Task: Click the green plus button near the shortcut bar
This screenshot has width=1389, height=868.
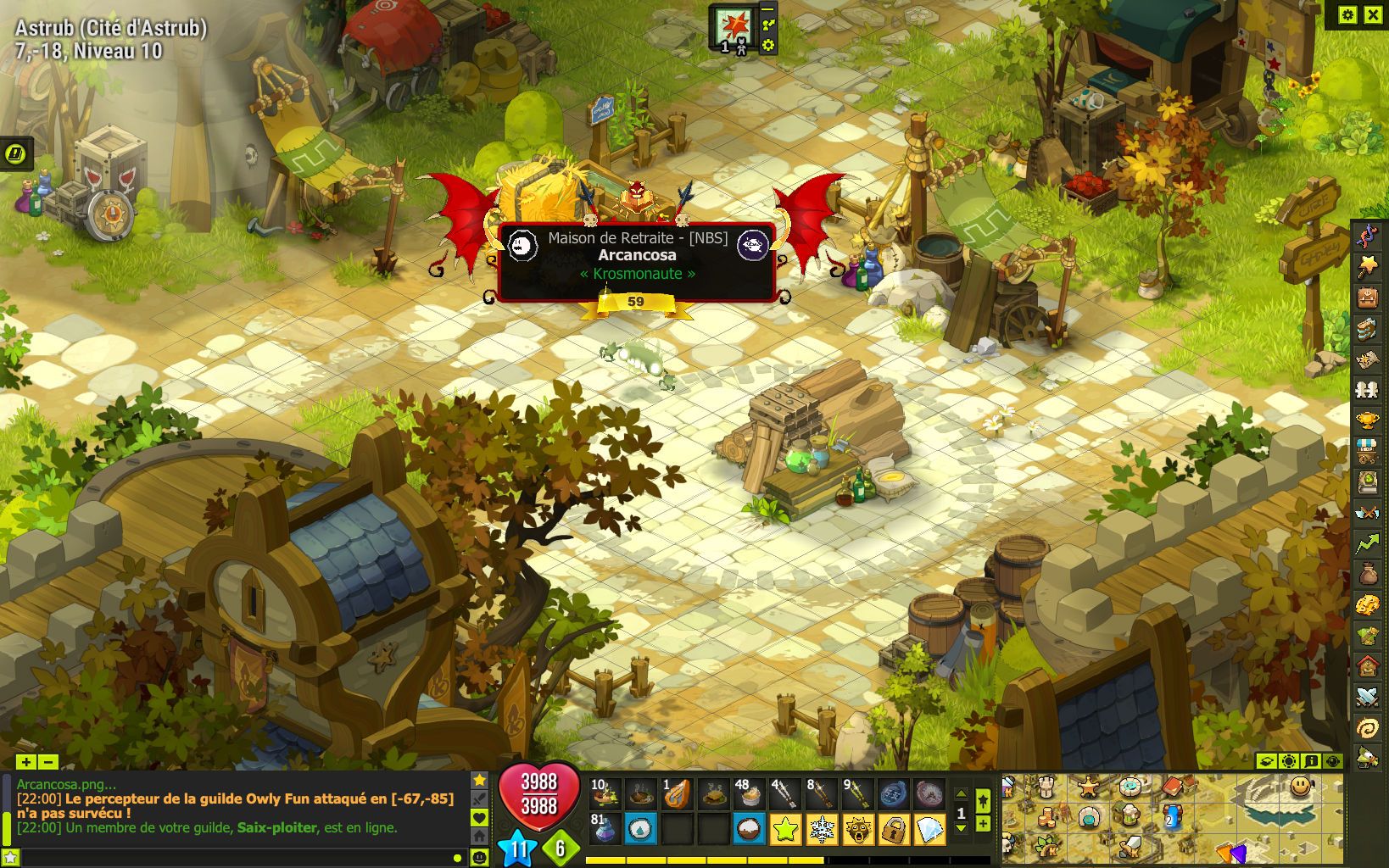Action: pos(983,825)
